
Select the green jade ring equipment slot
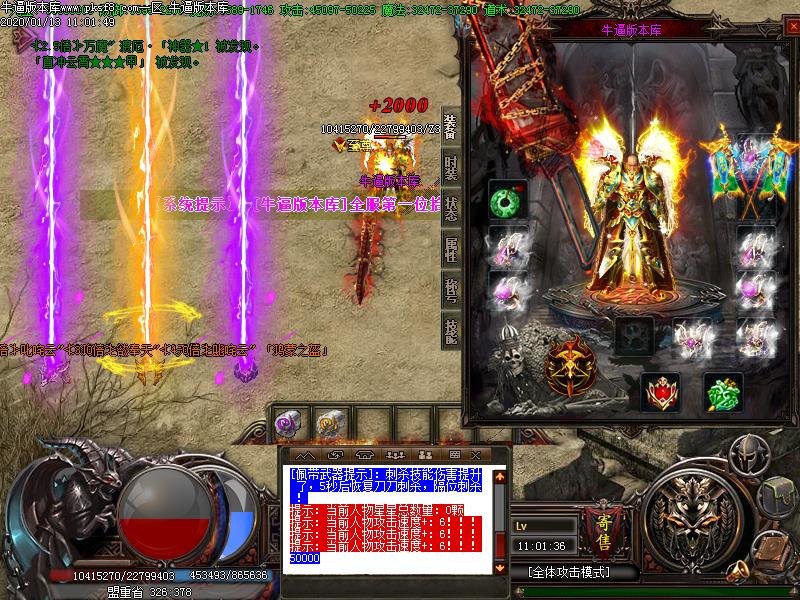pyautogui.click(x=507, y=201)
